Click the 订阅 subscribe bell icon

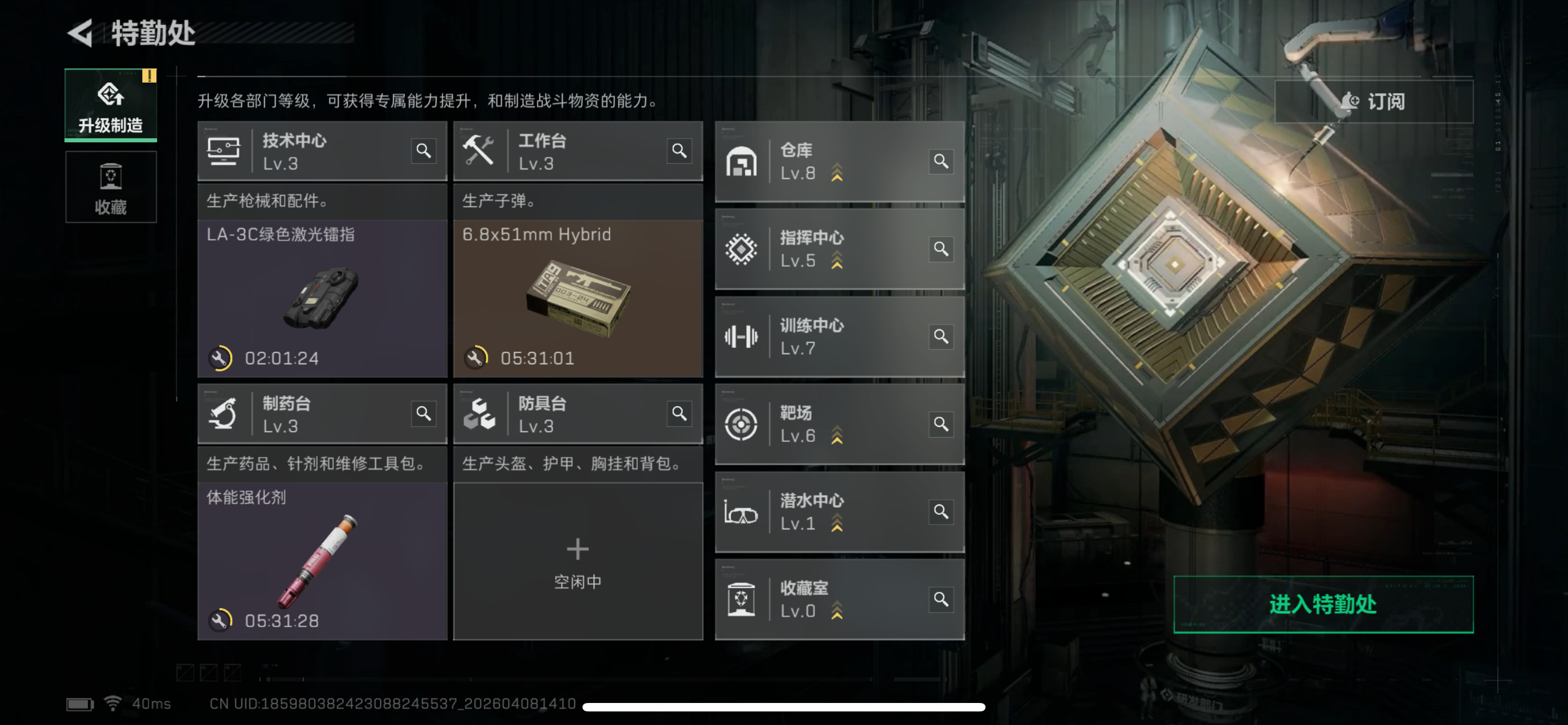[x=1351, y=101]
